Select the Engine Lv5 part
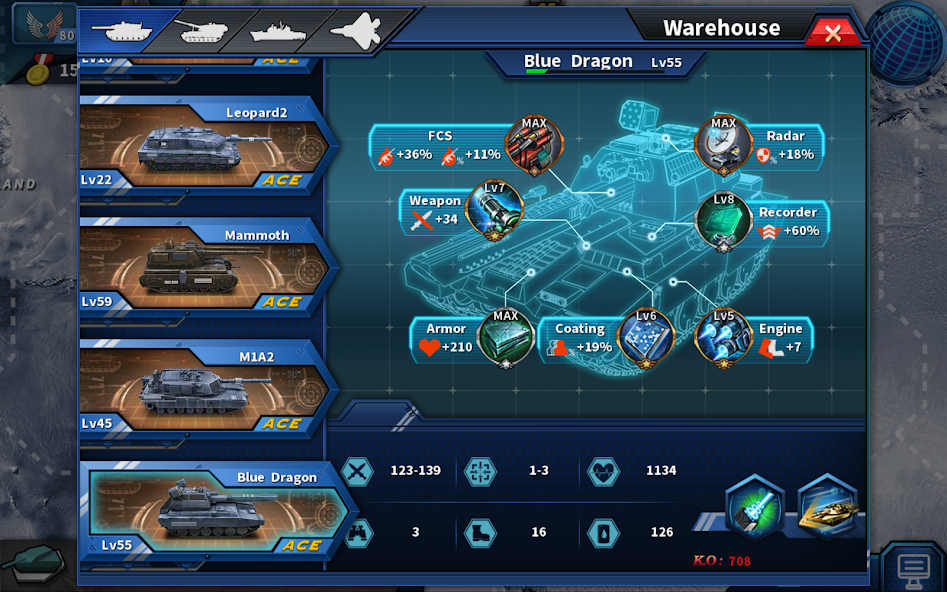 [724, 338]
